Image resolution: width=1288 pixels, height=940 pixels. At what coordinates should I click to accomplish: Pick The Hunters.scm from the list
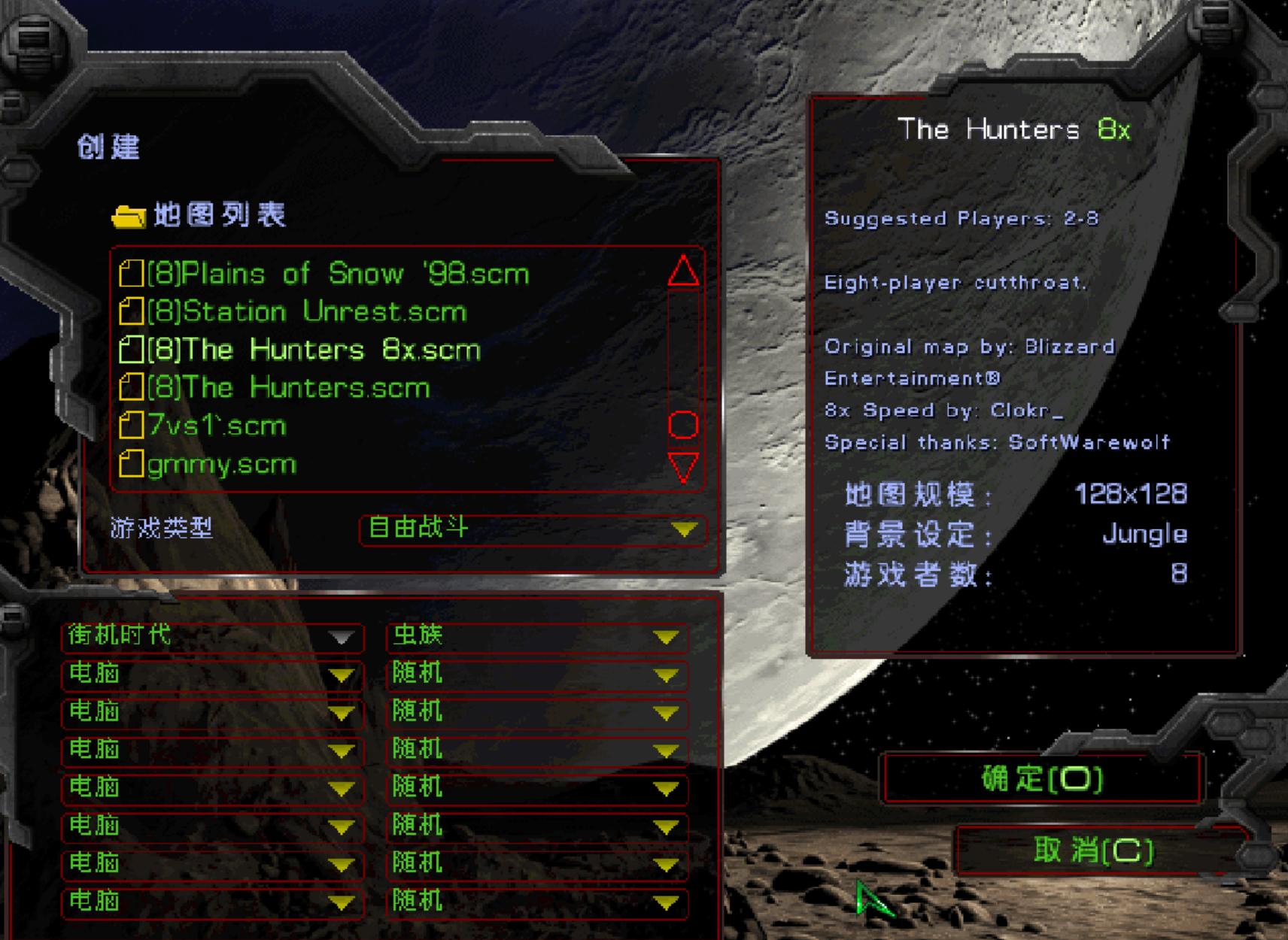[x=288, y=388]
